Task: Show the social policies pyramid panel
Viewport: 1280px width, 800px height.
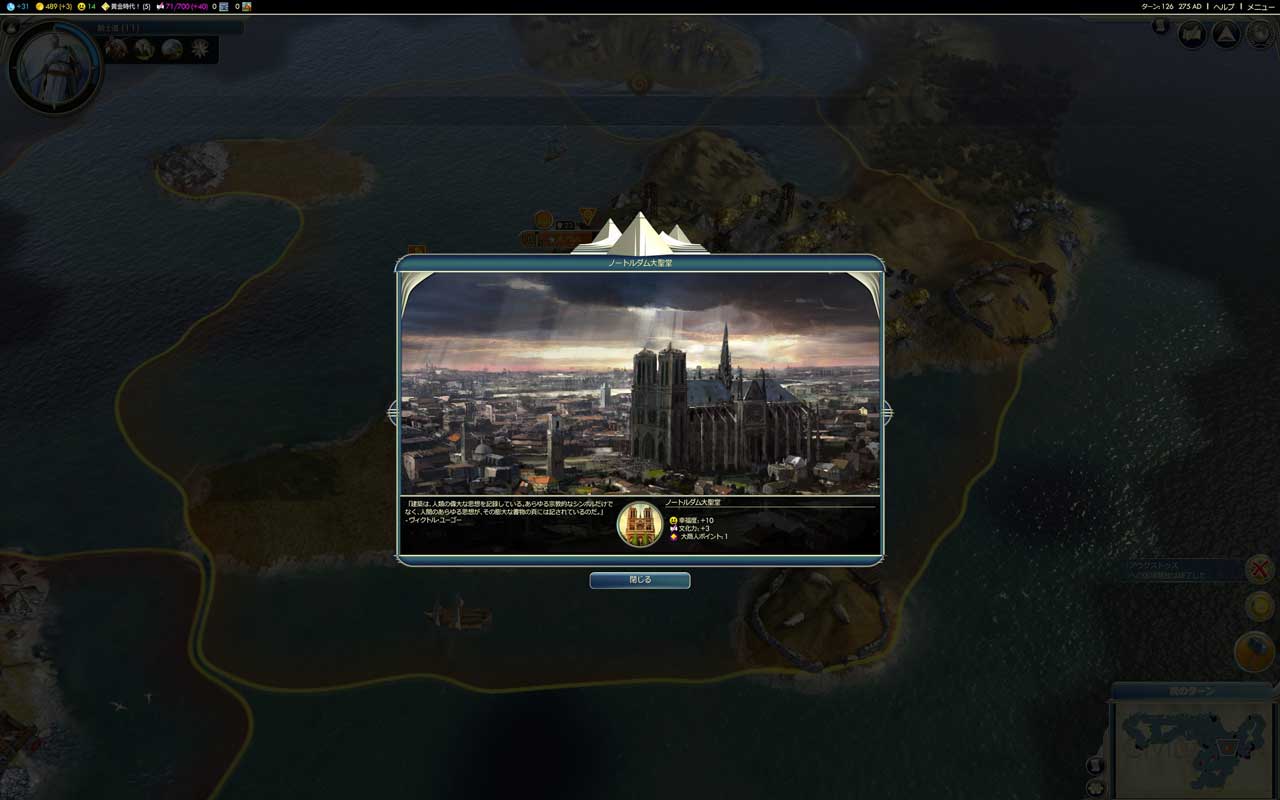Action: (1226, 35)
